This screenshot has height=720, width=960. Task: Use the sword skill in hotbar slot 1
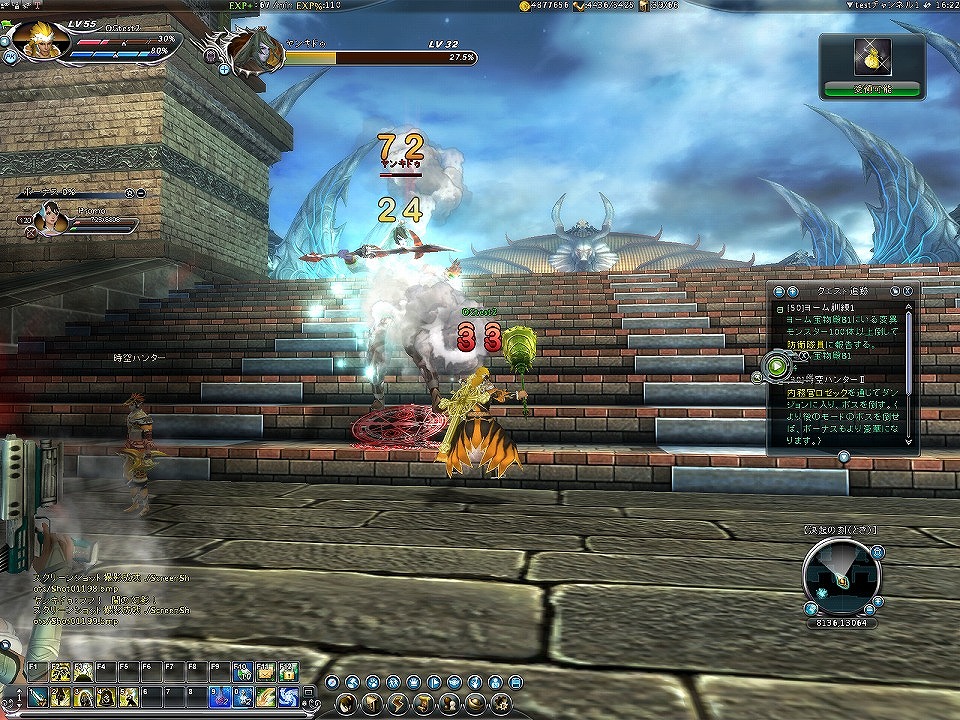tap(35, 697)
